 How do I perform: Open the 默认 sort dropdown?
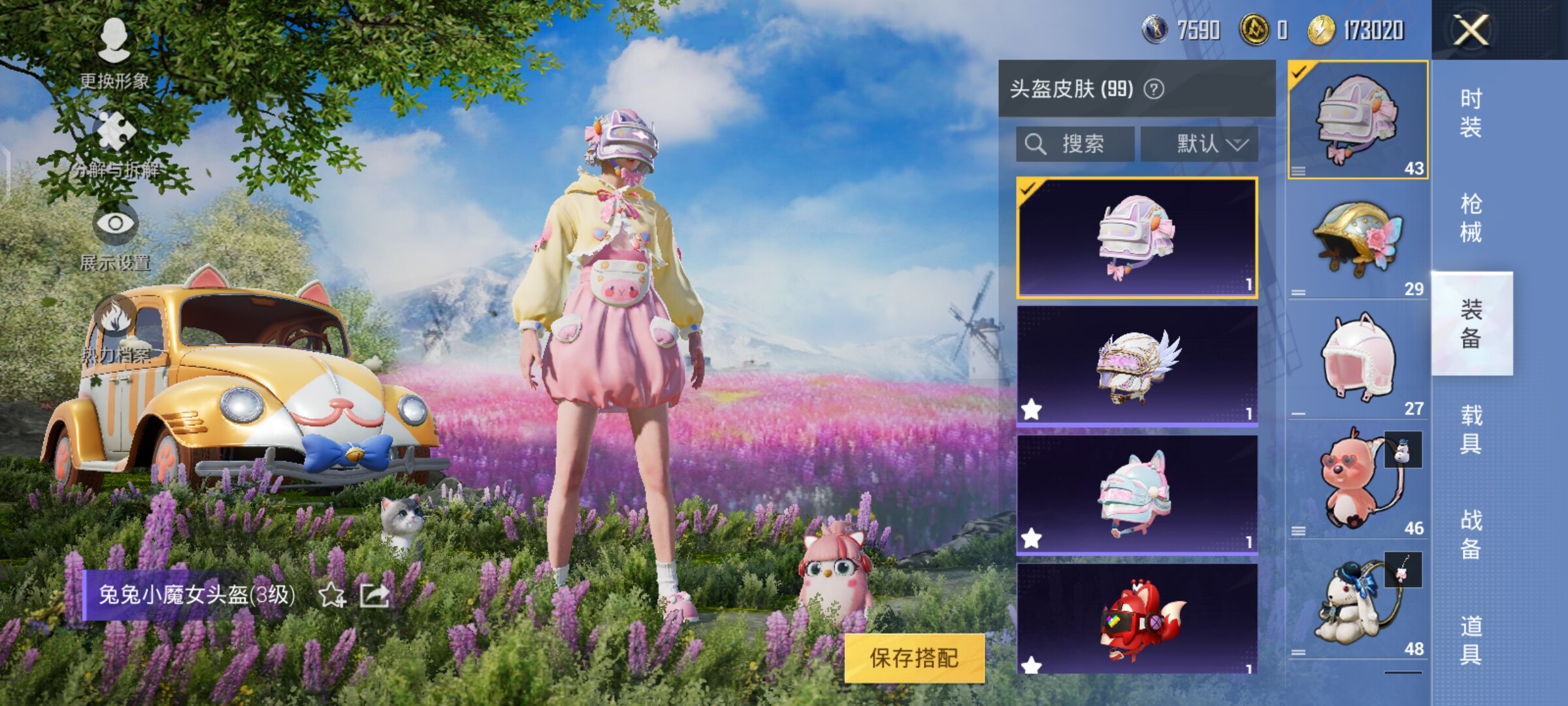pos(1200,144)
